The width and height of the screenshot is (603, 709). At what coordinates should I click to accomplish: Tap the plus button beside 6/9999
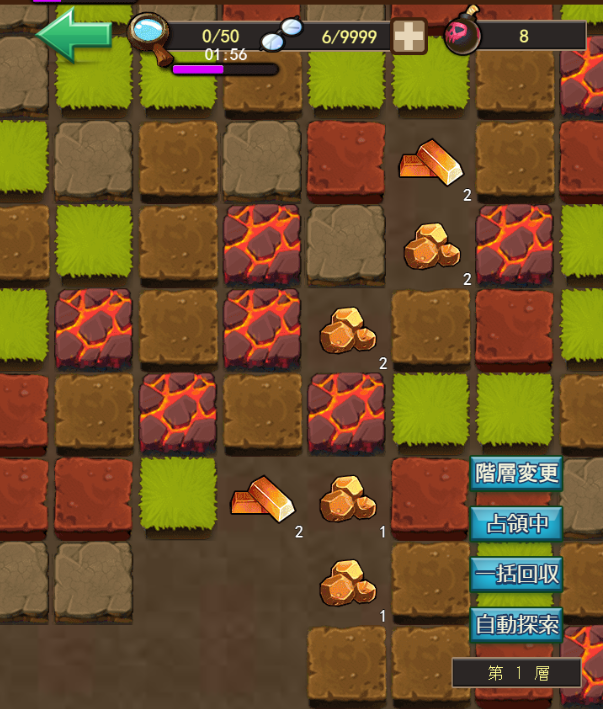408,36
